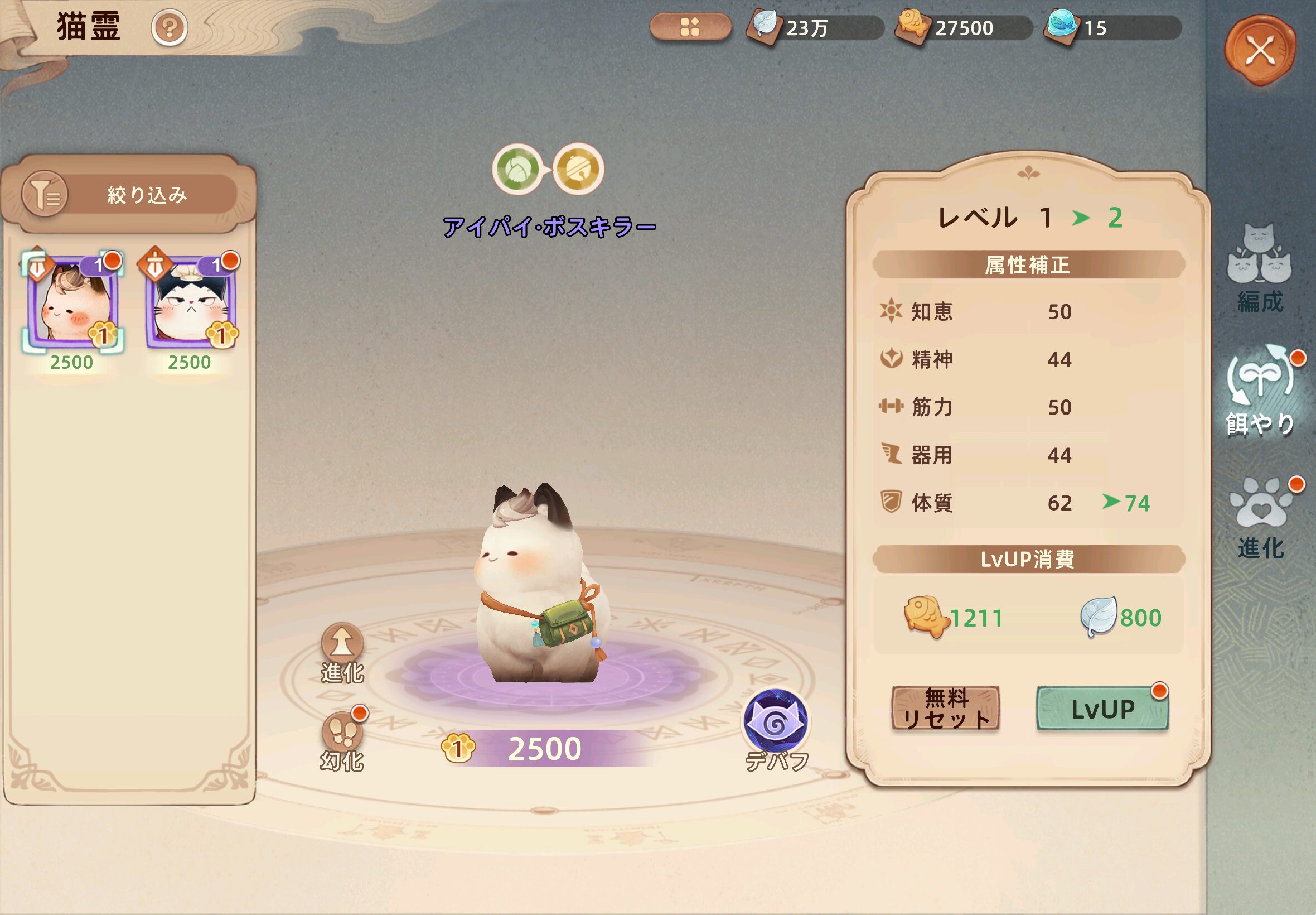Image resolution: width=1316 pixels, height=915 pixels.
Task: View the デバフ skill icon
Action: [775, 724]
